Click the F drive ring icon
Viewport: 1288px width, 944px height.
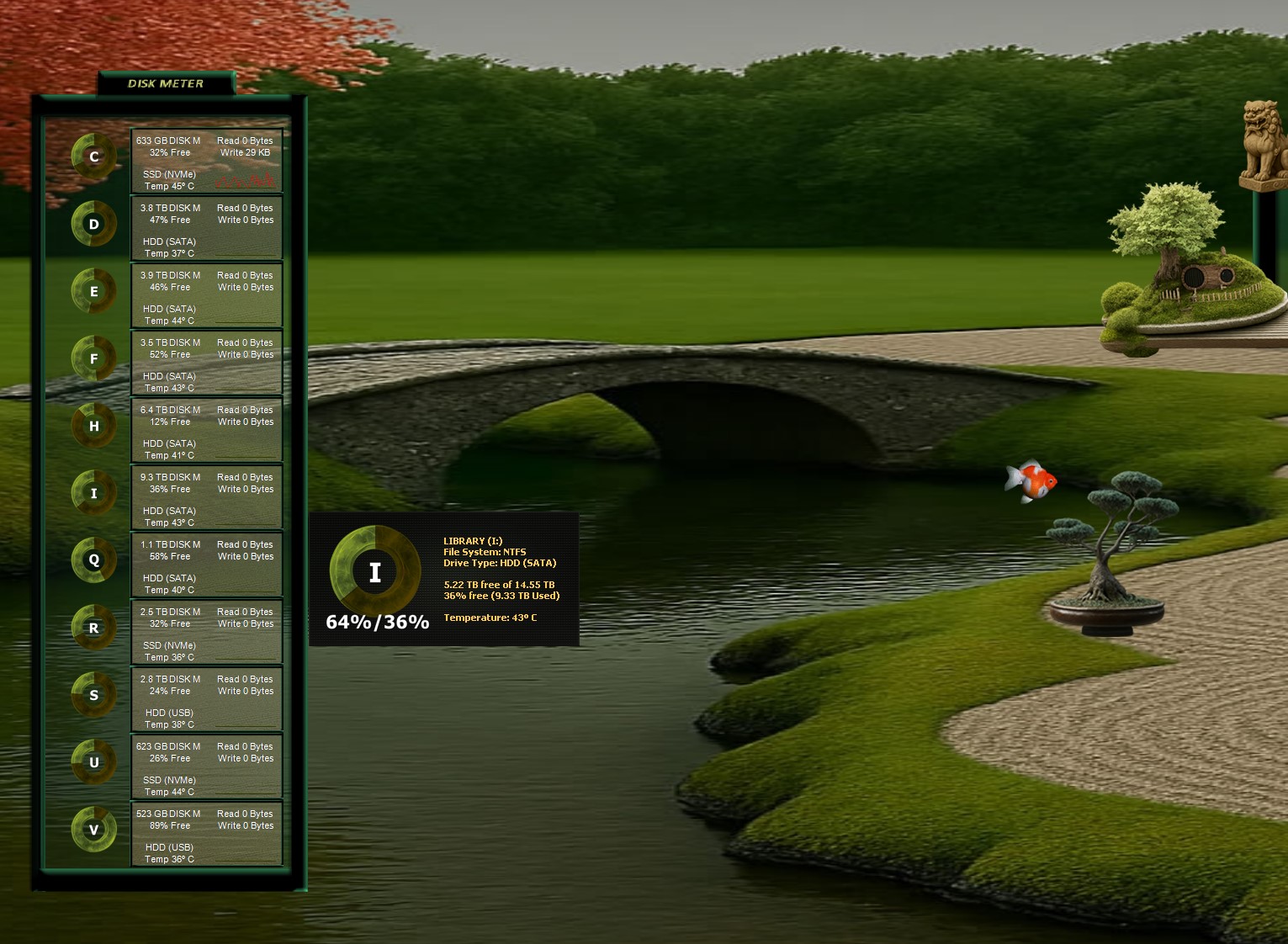click(x=93, y=358)
